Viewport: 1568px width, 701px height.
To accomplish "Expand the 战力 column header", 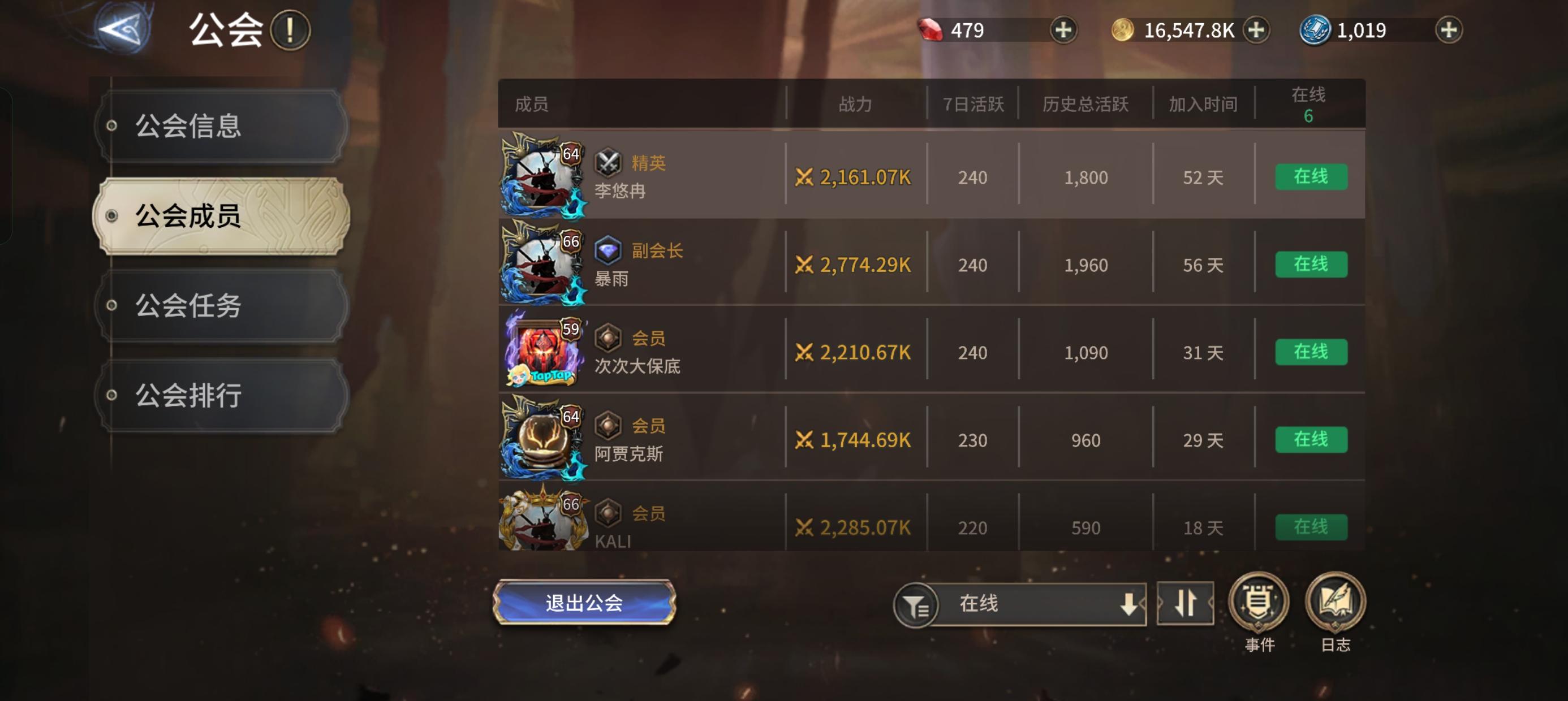I will click(x=856, y=103).
